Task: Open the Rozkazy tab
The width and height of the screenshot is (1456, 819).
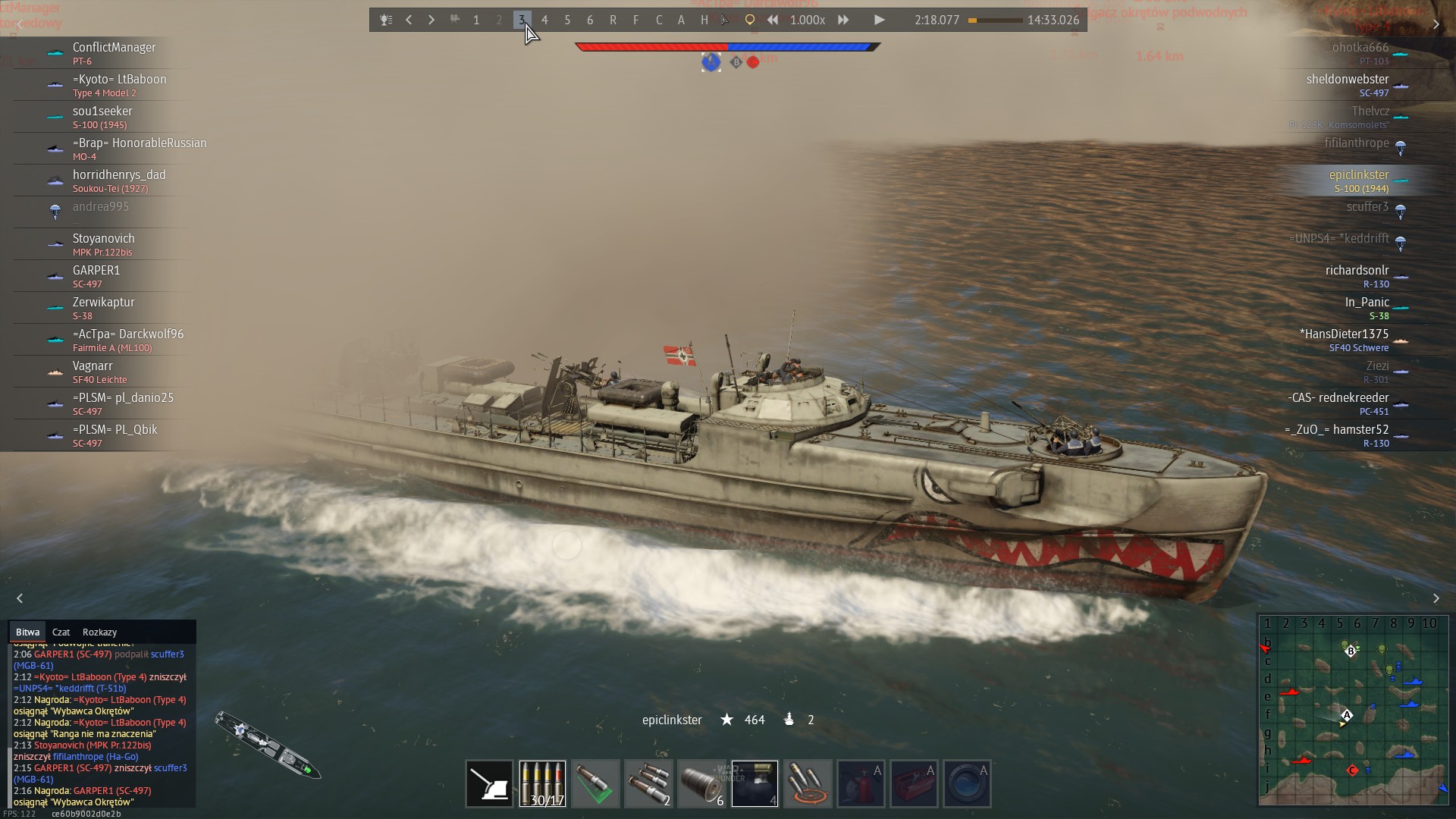Action: point(99,632)
